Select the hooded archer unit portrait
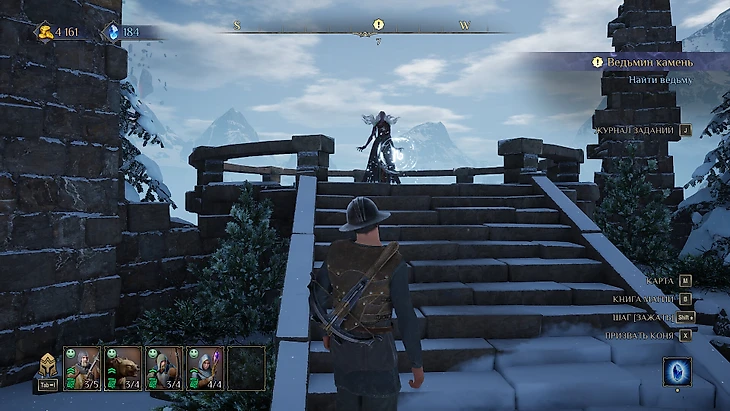 pyautogui.click(x=164, y=367)
